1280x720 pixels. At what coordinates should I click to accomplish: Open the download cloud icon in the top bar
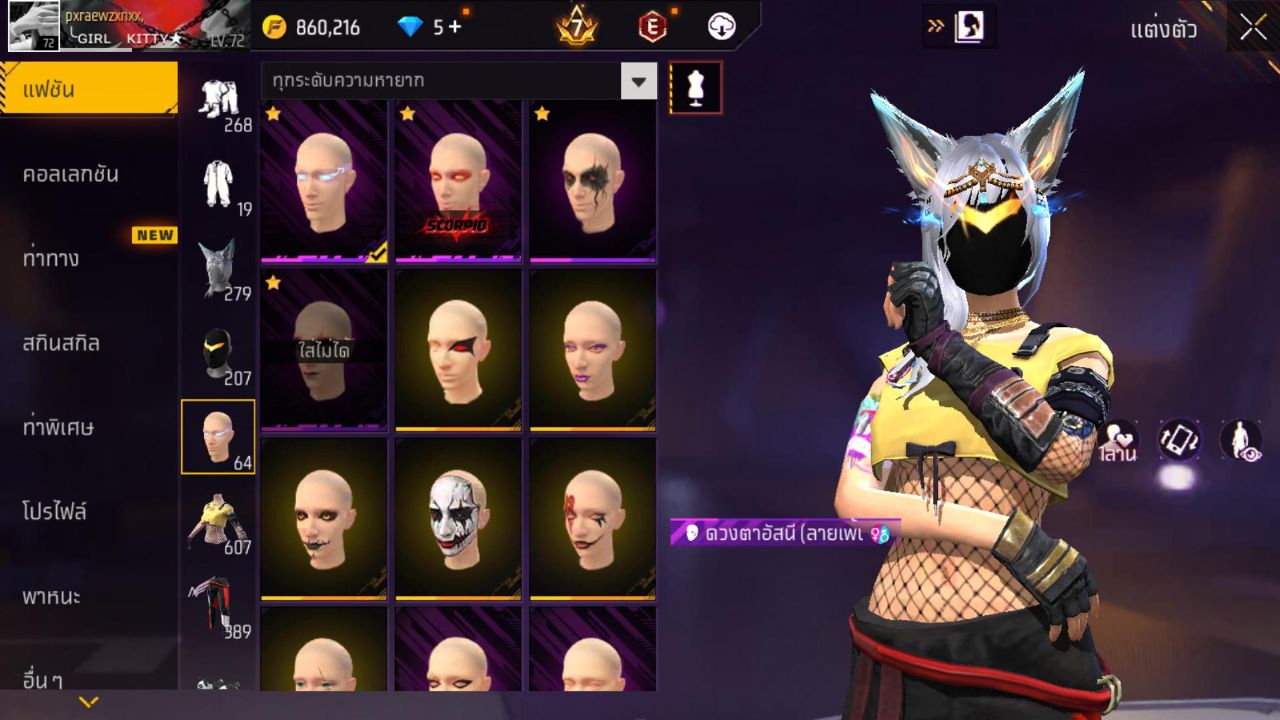click(x=720, y=27)
